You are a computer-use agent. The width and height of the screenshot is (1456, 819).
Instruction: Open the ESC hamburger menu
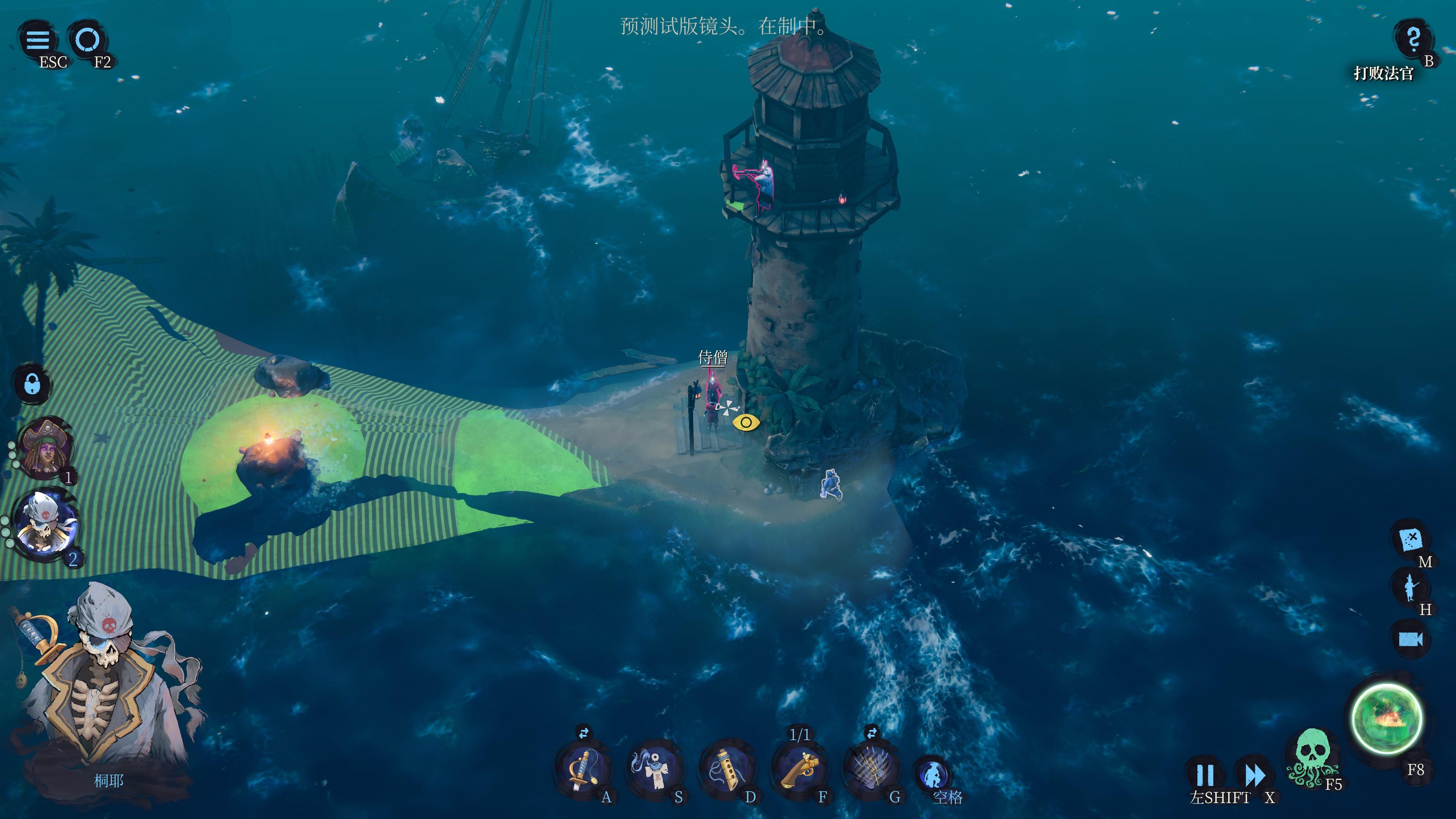click(x=38, y=39)
